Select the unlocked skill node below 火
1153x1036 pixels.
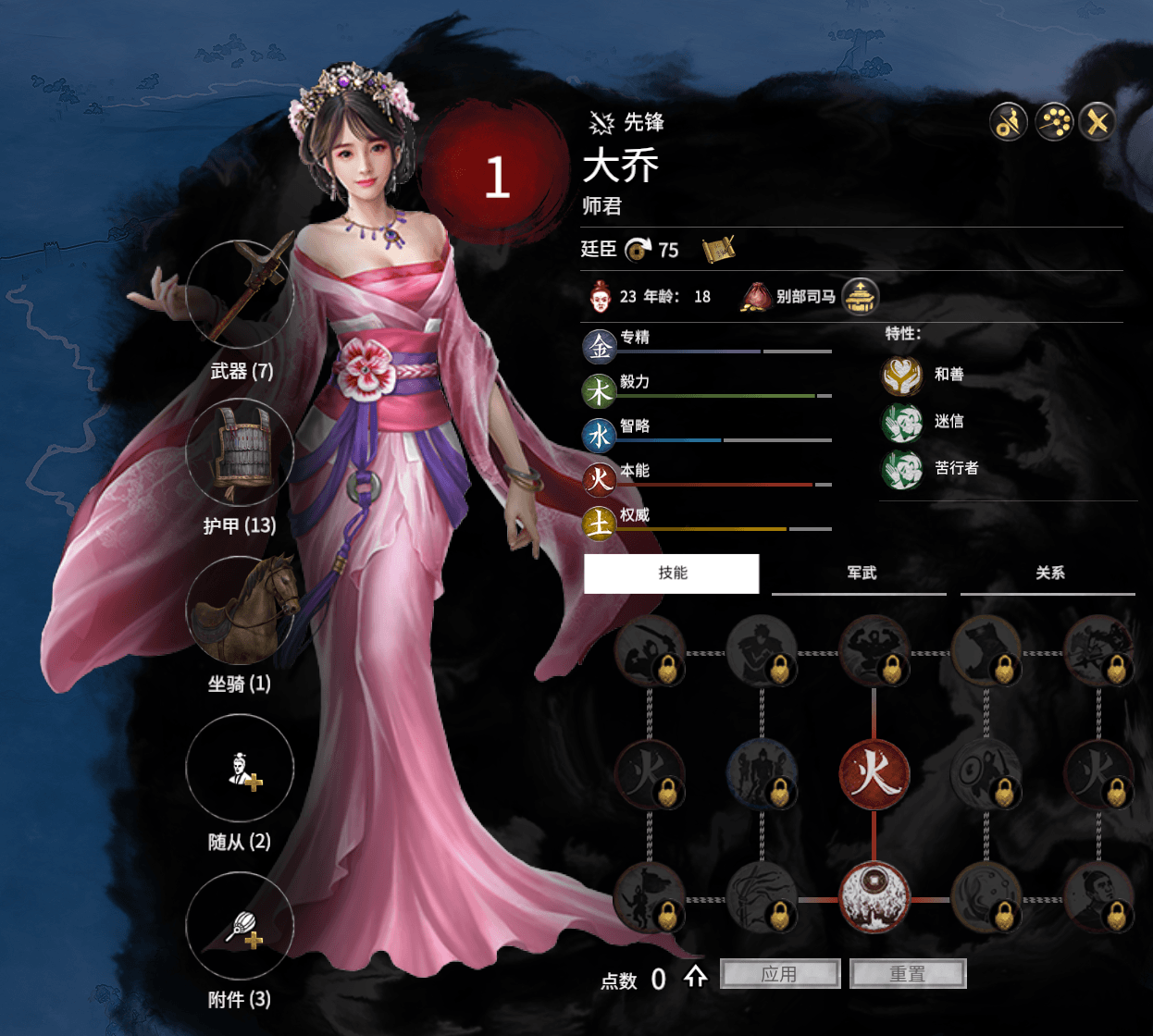[x=874, y=897]
